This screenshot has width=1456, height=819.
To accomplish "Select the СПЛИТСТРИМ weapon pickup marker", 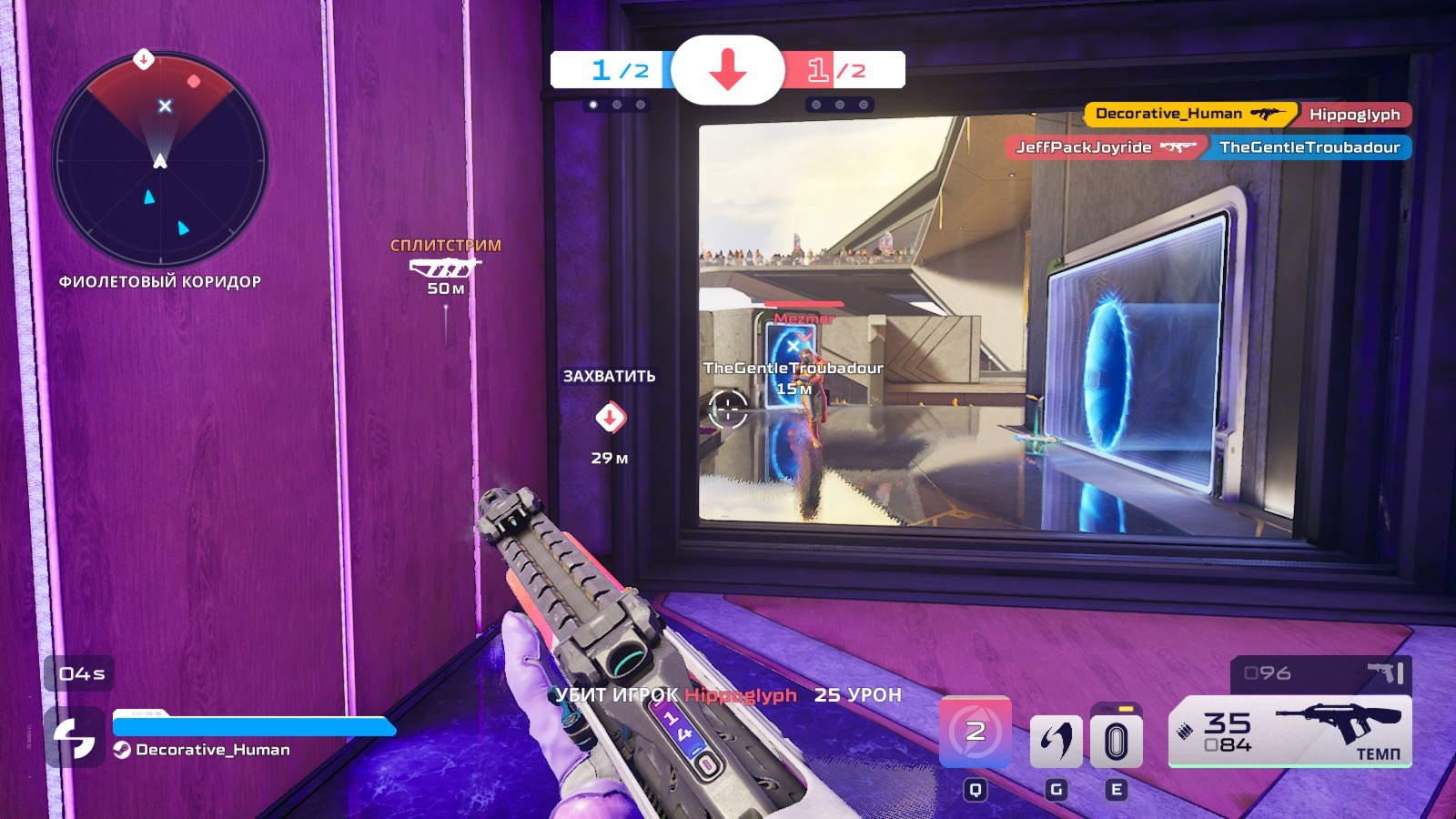I will point(445,267).
